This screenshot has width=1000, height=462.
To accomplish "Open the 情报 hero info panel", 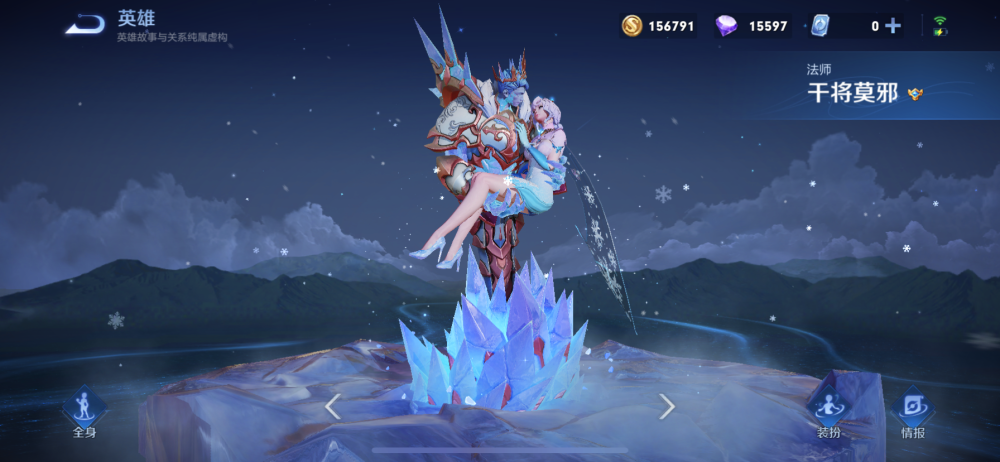I will coord(912,412).
